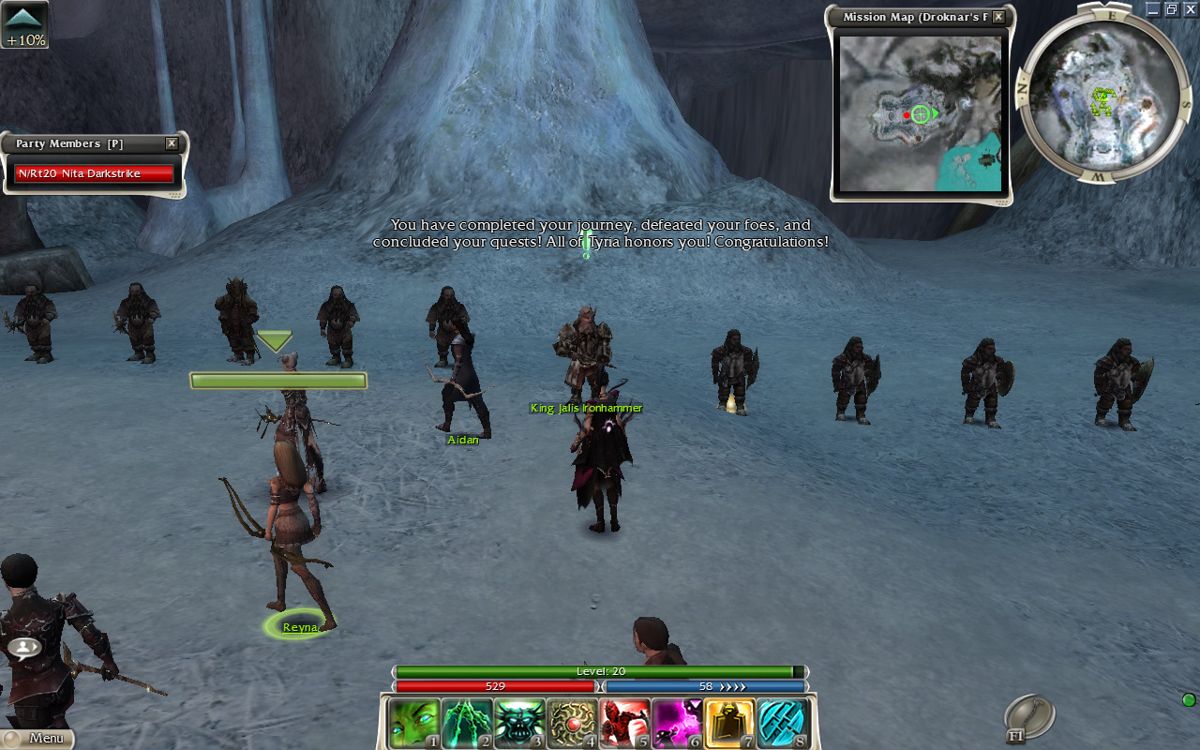Activate skill 3, the horned demon mask
The image size is (1200, 750).
[x=520, y=723]
